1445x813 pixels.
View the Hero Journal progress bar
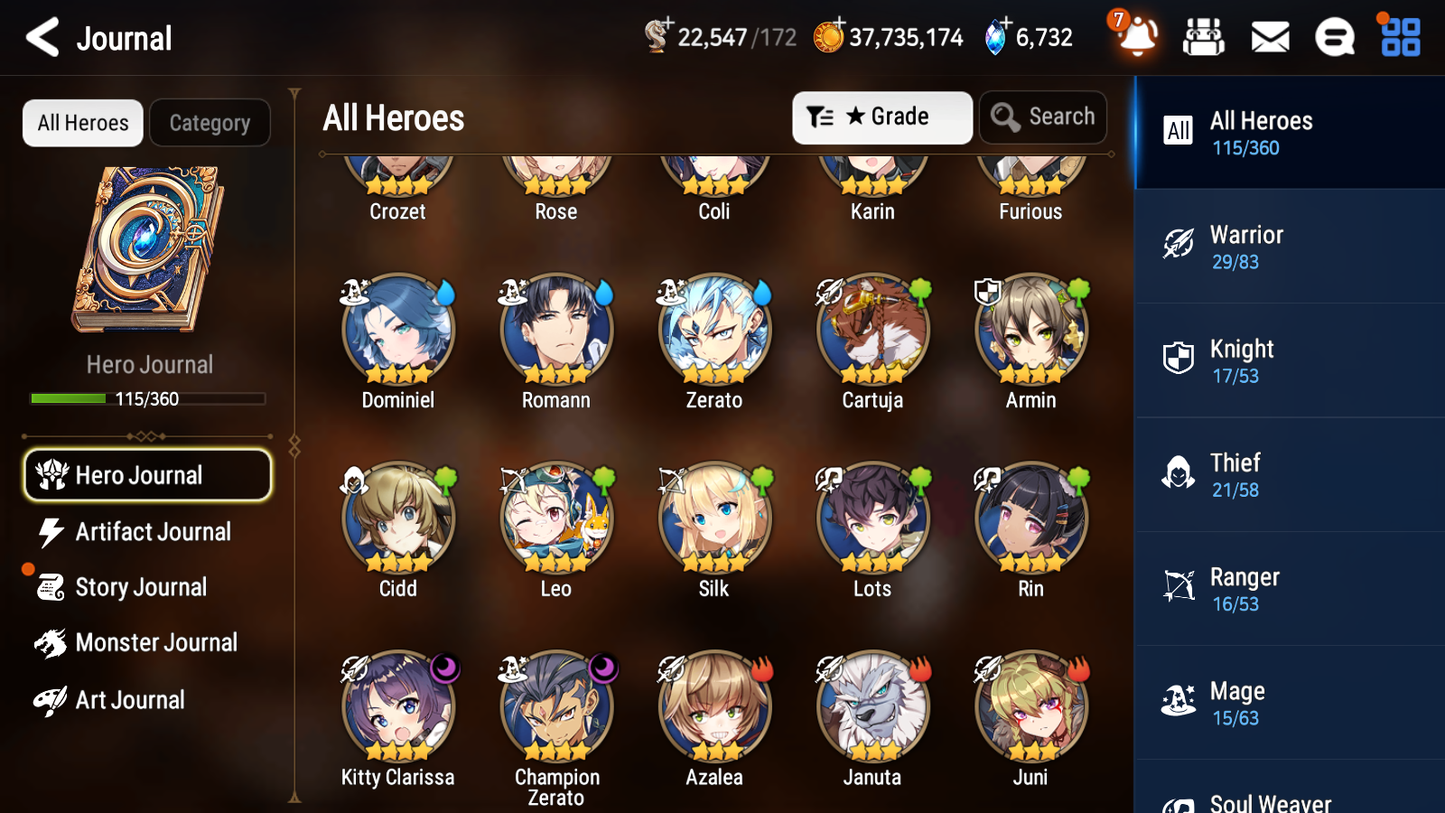(x=148, y=398)
